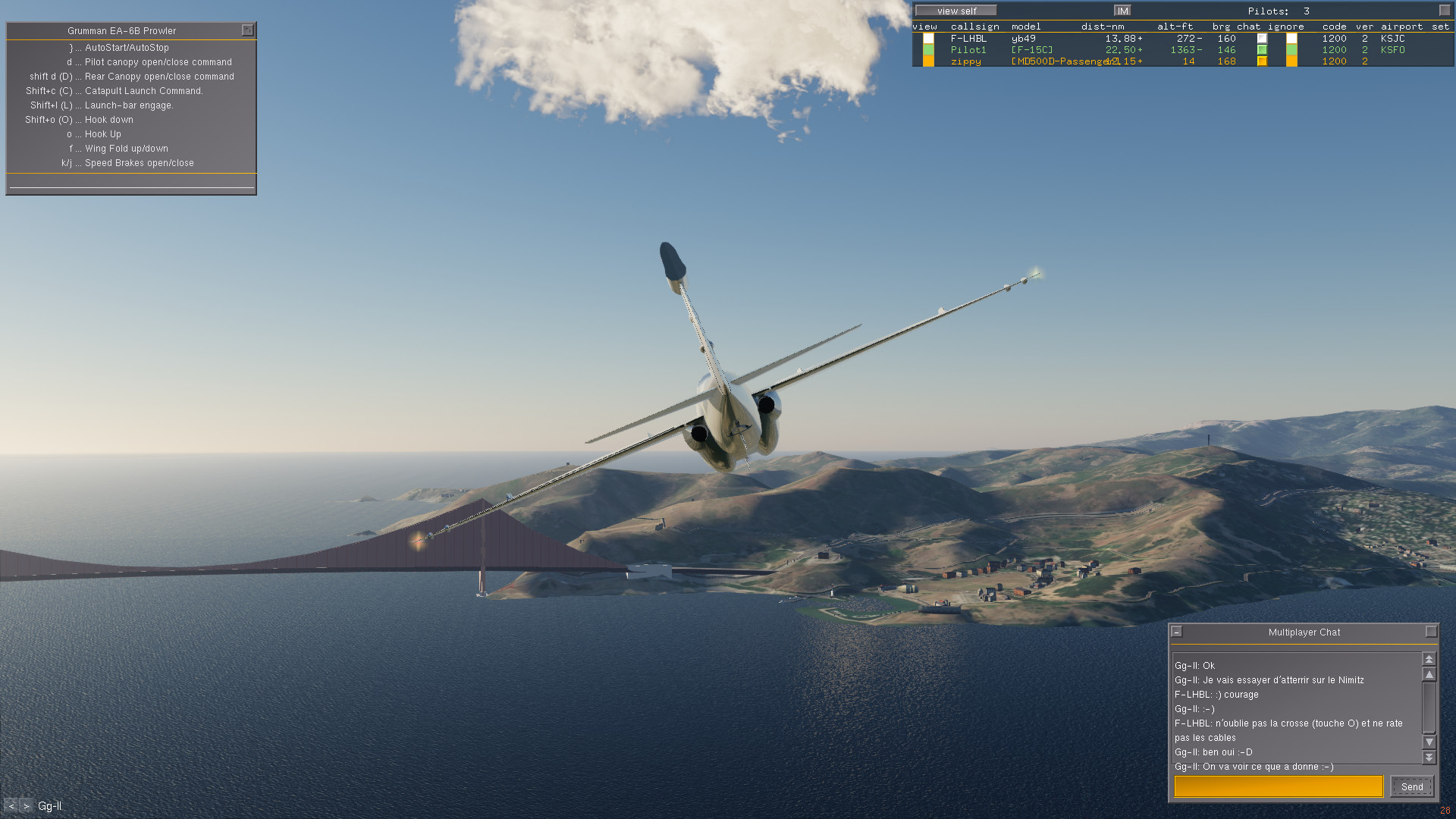Click the 'view self' button
Viewport: 1456px width, 819px height.
coord(956,11)
